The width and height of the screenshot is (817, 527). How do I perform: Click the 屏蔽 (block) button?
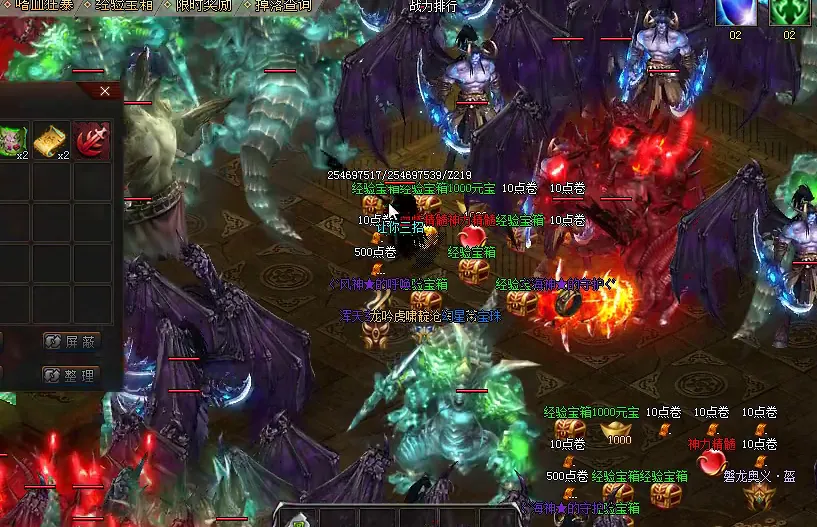pyautogui.click(x=71, y=341)
